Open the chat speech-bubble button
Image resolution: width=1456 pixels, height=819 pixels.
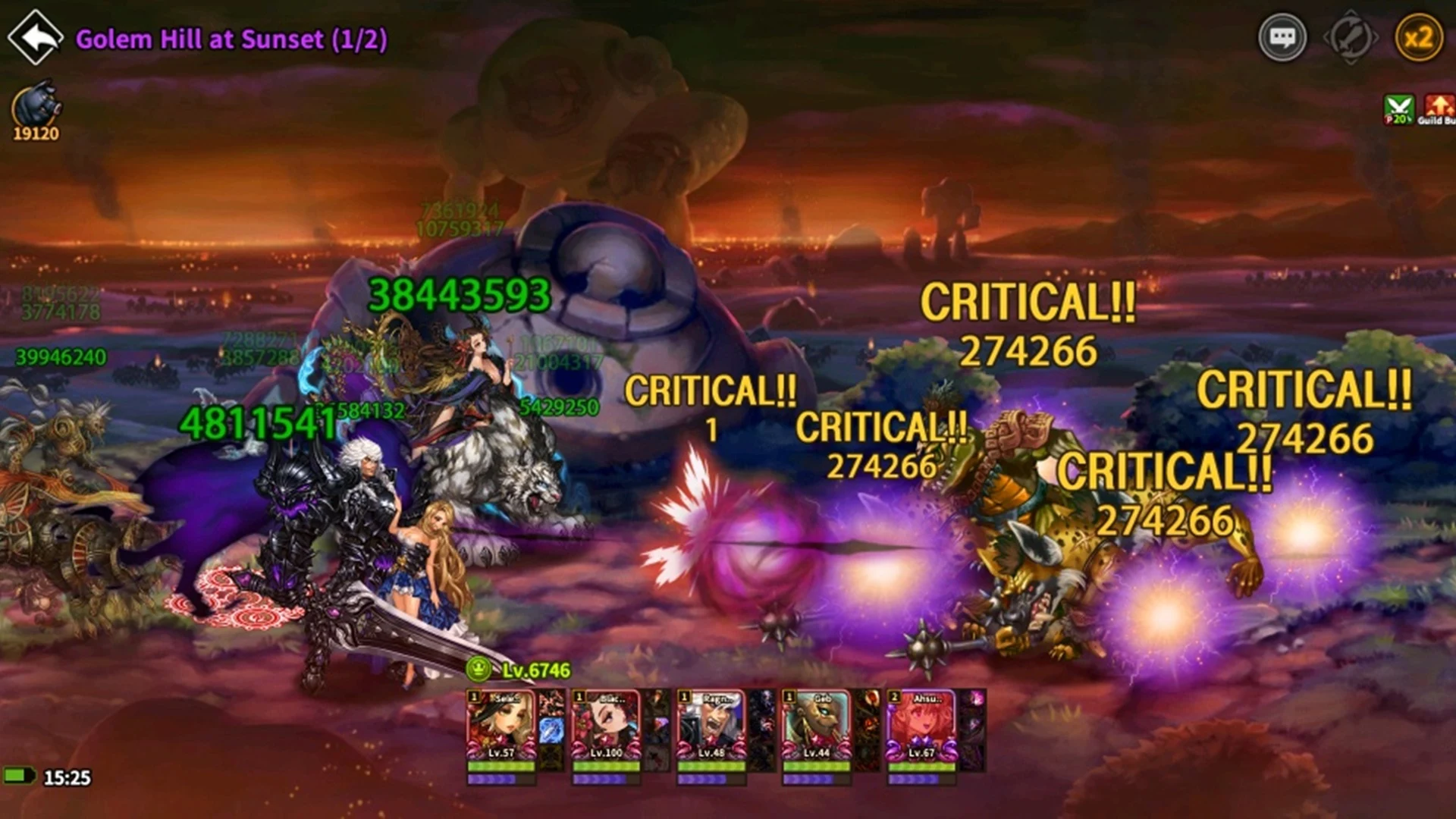pyautogui.click(x=1282, y=37)
